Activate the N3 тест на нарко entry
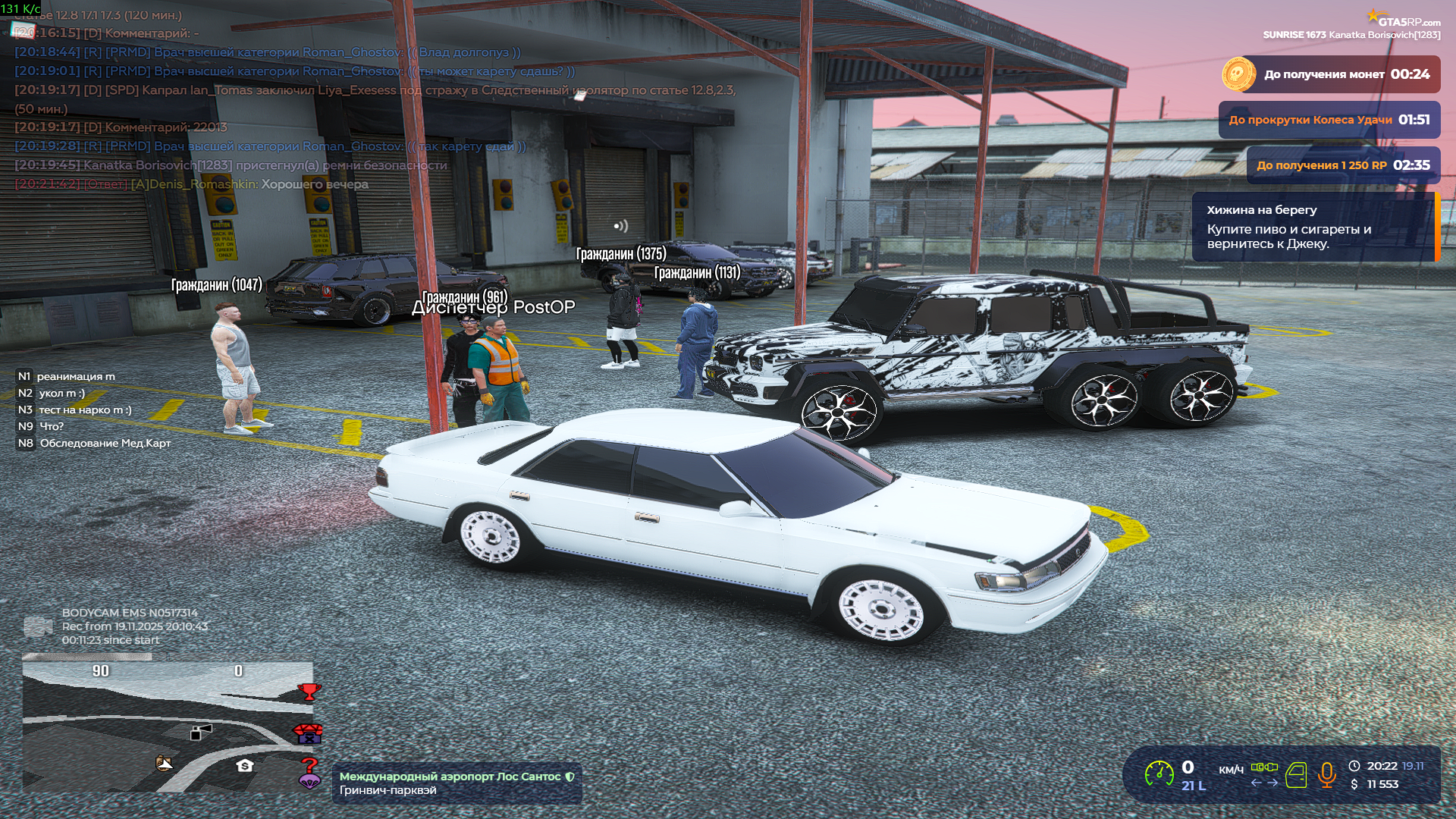 click(75, 409)
